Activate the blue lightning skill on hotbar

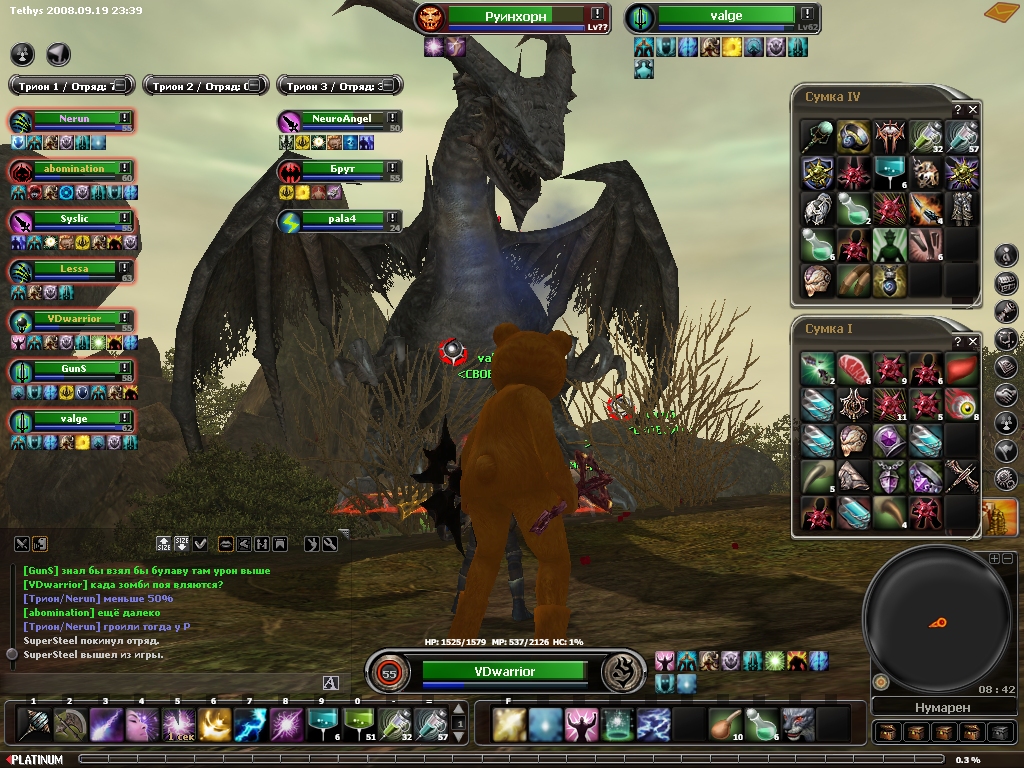[249, 724]
